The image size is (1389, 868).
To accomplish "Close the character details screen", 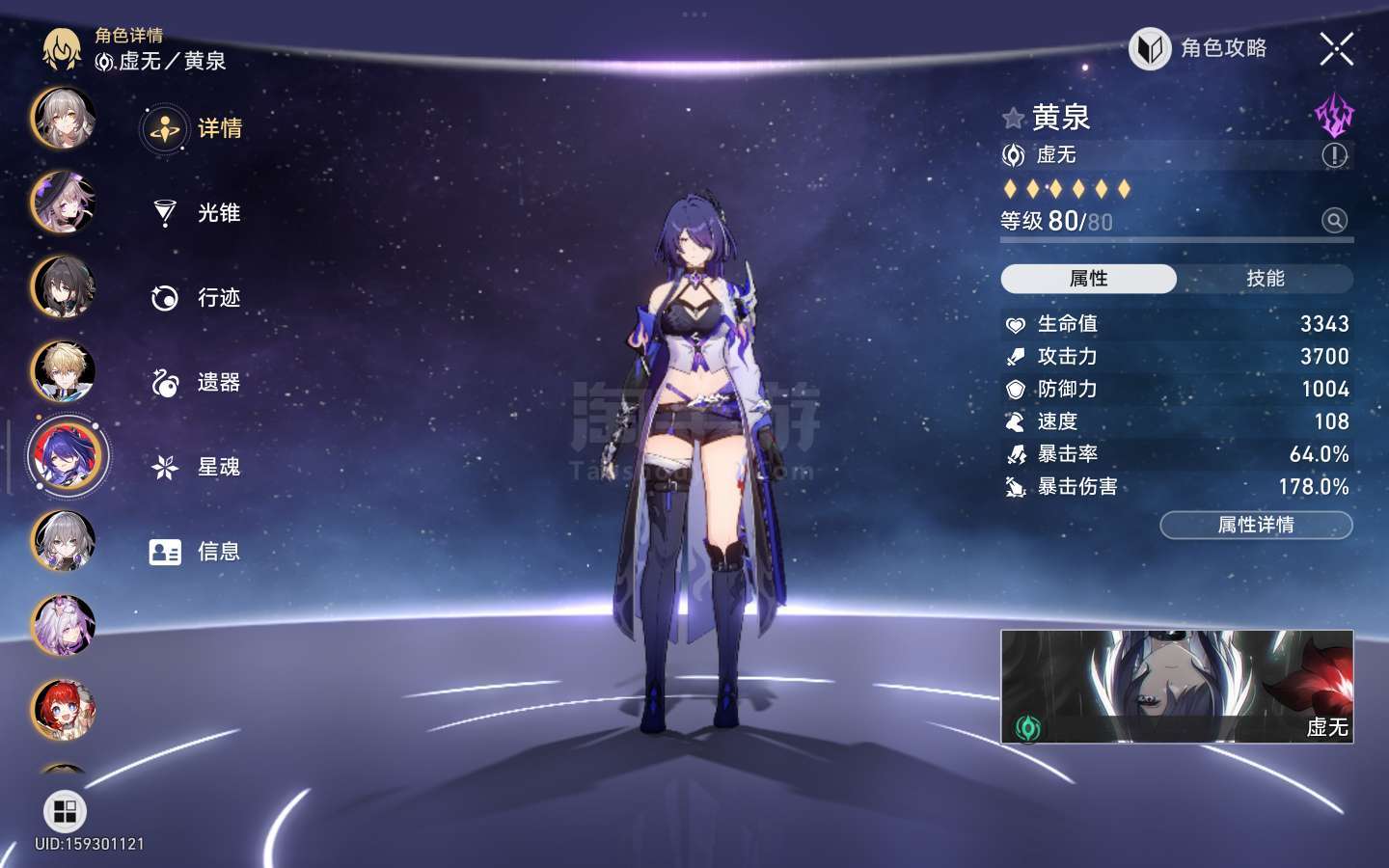I will click(x=1336, y=48).
